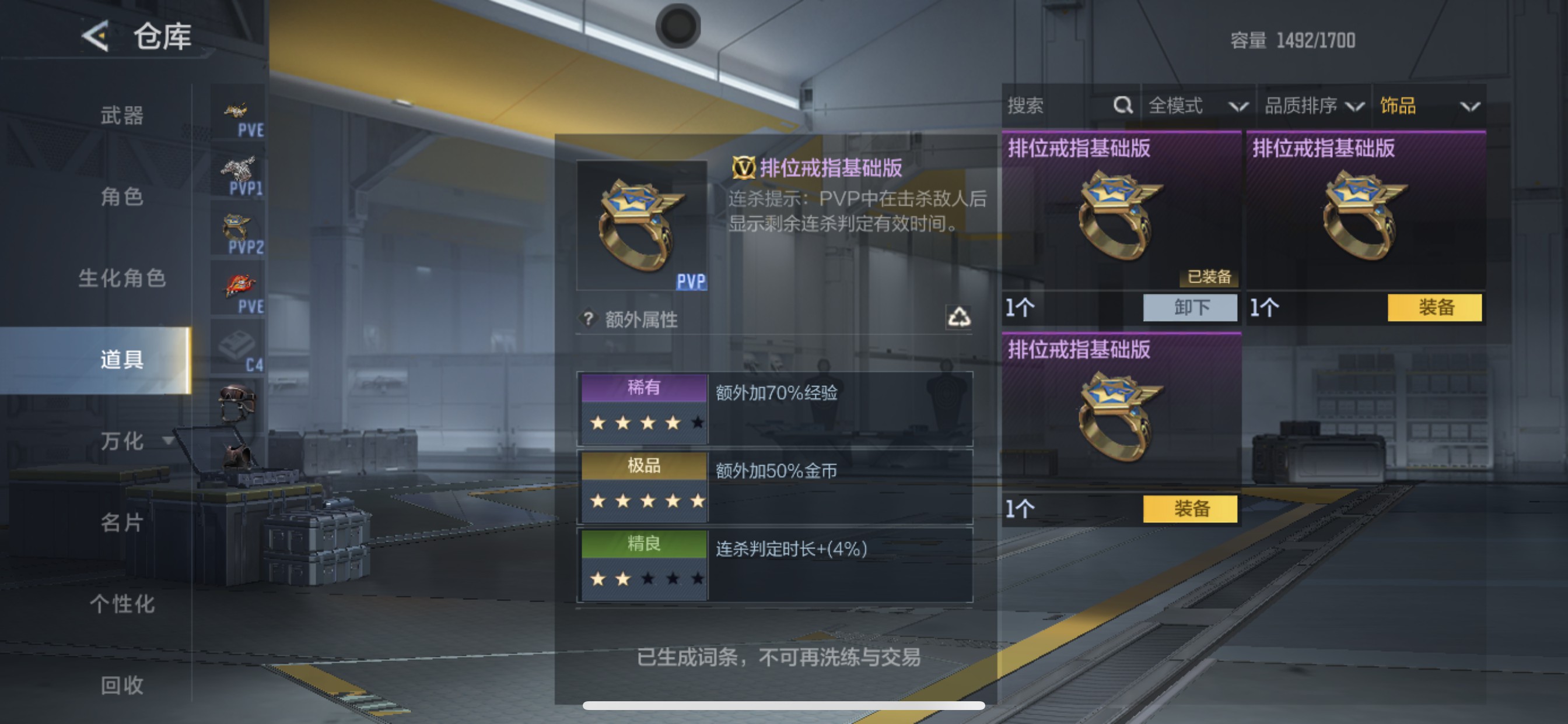Screen dimensions: 1568x724
Task: Open the 回收 menu item
Action: pos(123,686)
